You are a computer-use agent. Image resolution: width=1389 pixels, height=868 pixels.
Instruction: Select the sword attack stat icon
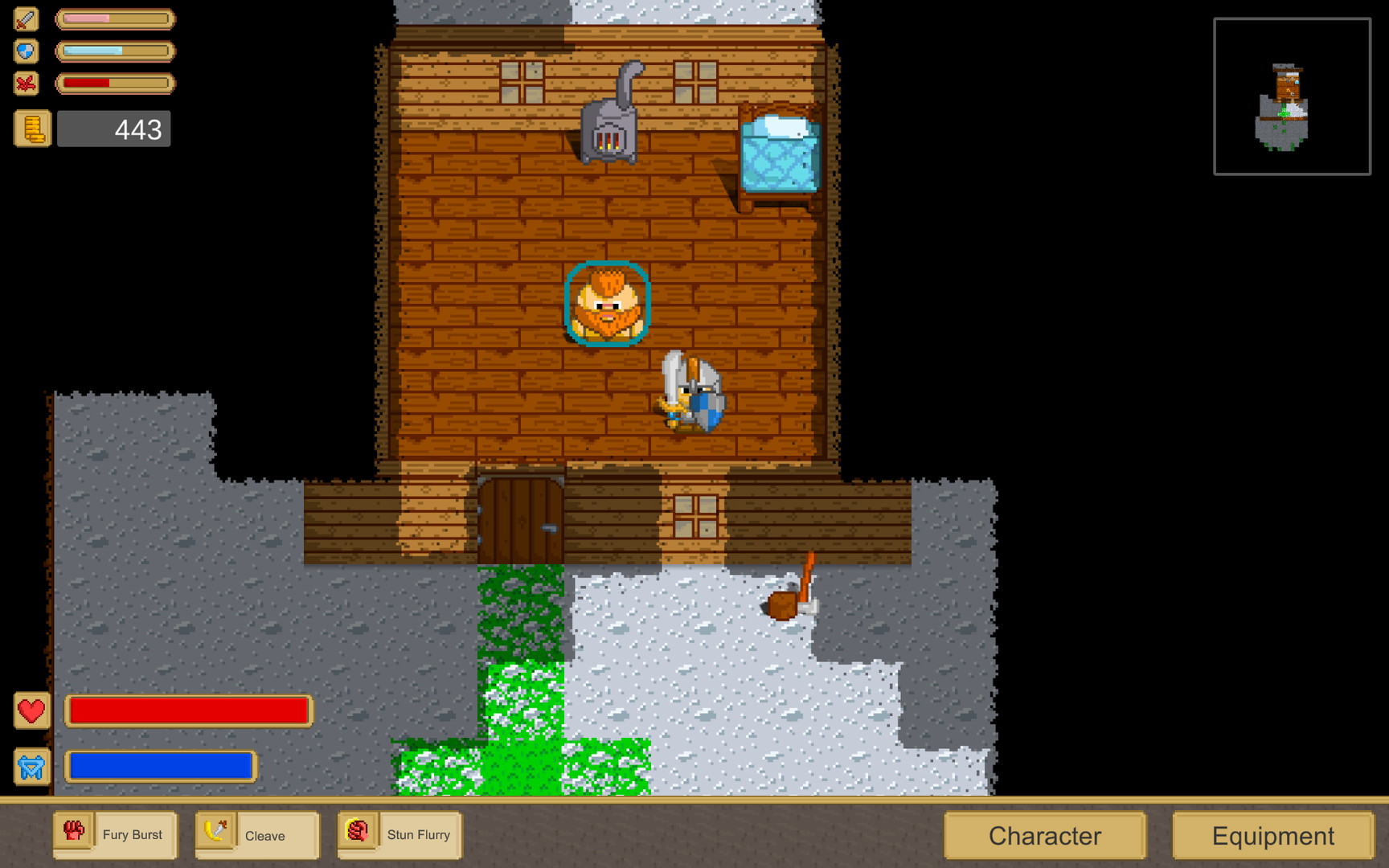click(25, 18)
